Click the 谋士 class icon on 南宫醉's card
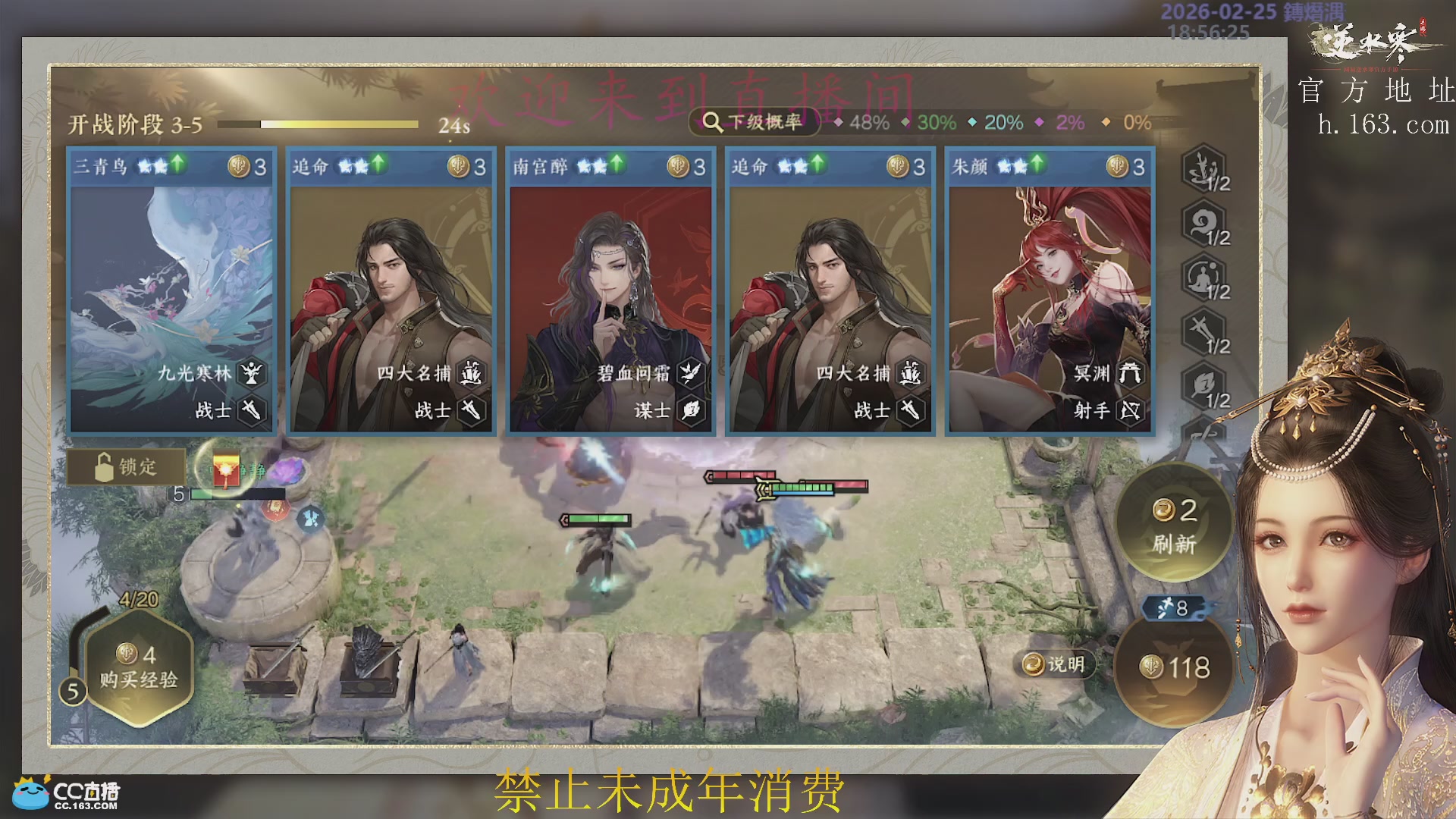The image size is (1456, 819). pos(689,411)
